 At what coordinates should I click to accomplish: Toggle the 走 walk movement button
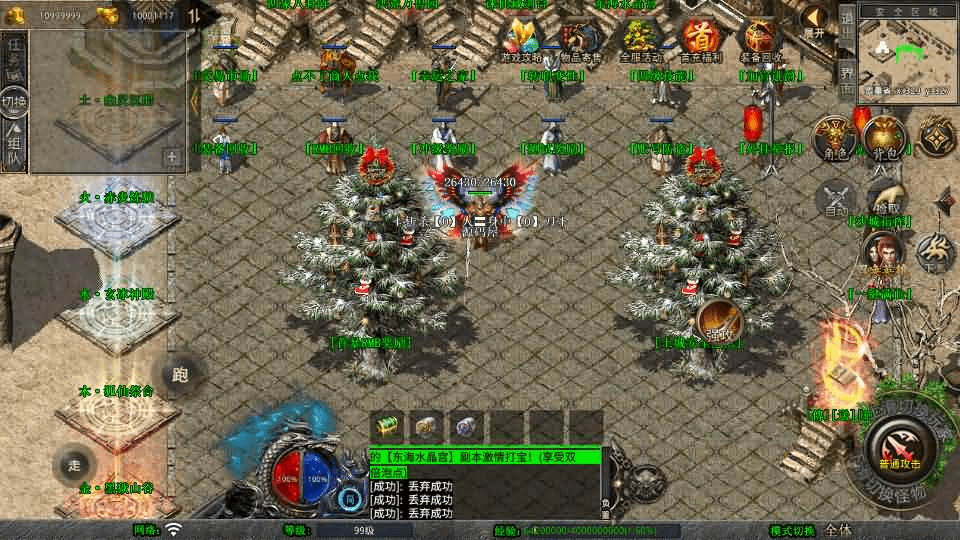coord(75,465)
